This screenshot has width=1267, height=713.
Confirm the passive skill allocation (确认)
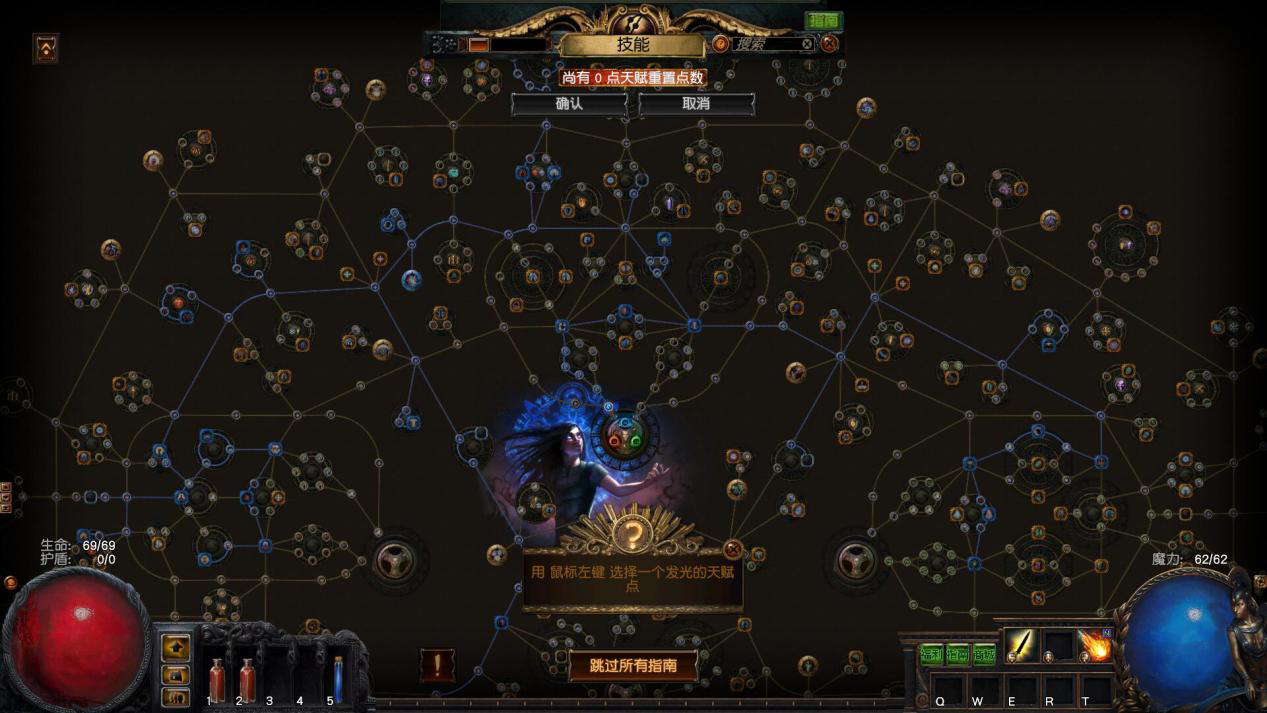coord(569,104)
